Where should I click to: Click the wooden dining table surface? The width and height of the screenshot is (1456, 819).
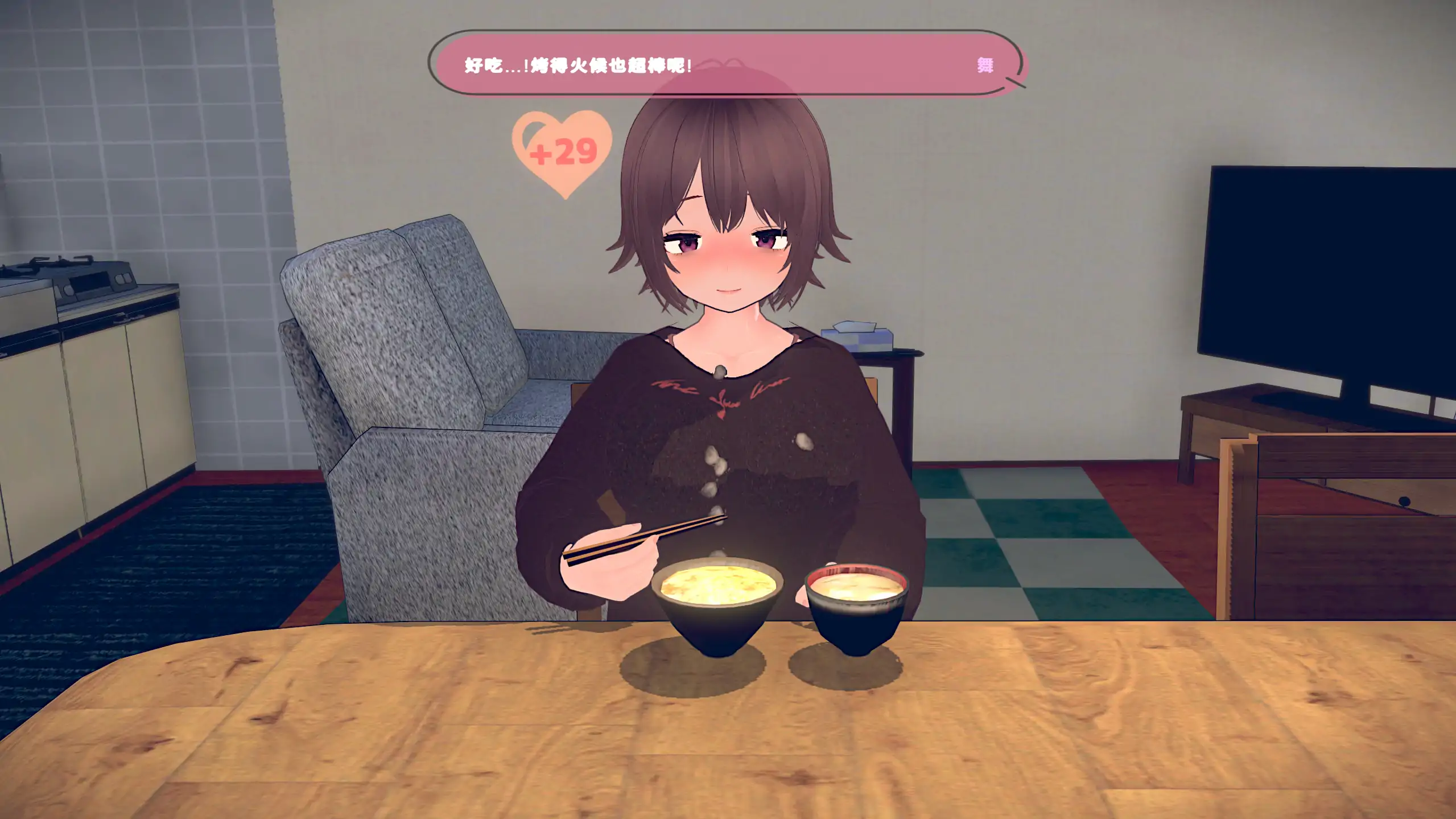pos(455,740)
